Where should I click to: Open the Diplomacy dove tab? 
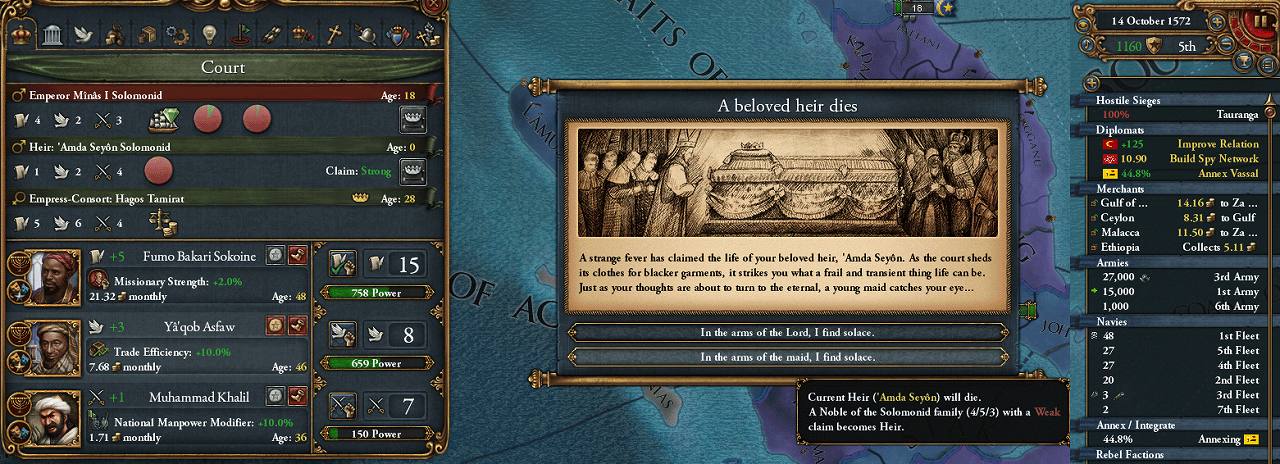pyautogui.click(x=84, y=34)
